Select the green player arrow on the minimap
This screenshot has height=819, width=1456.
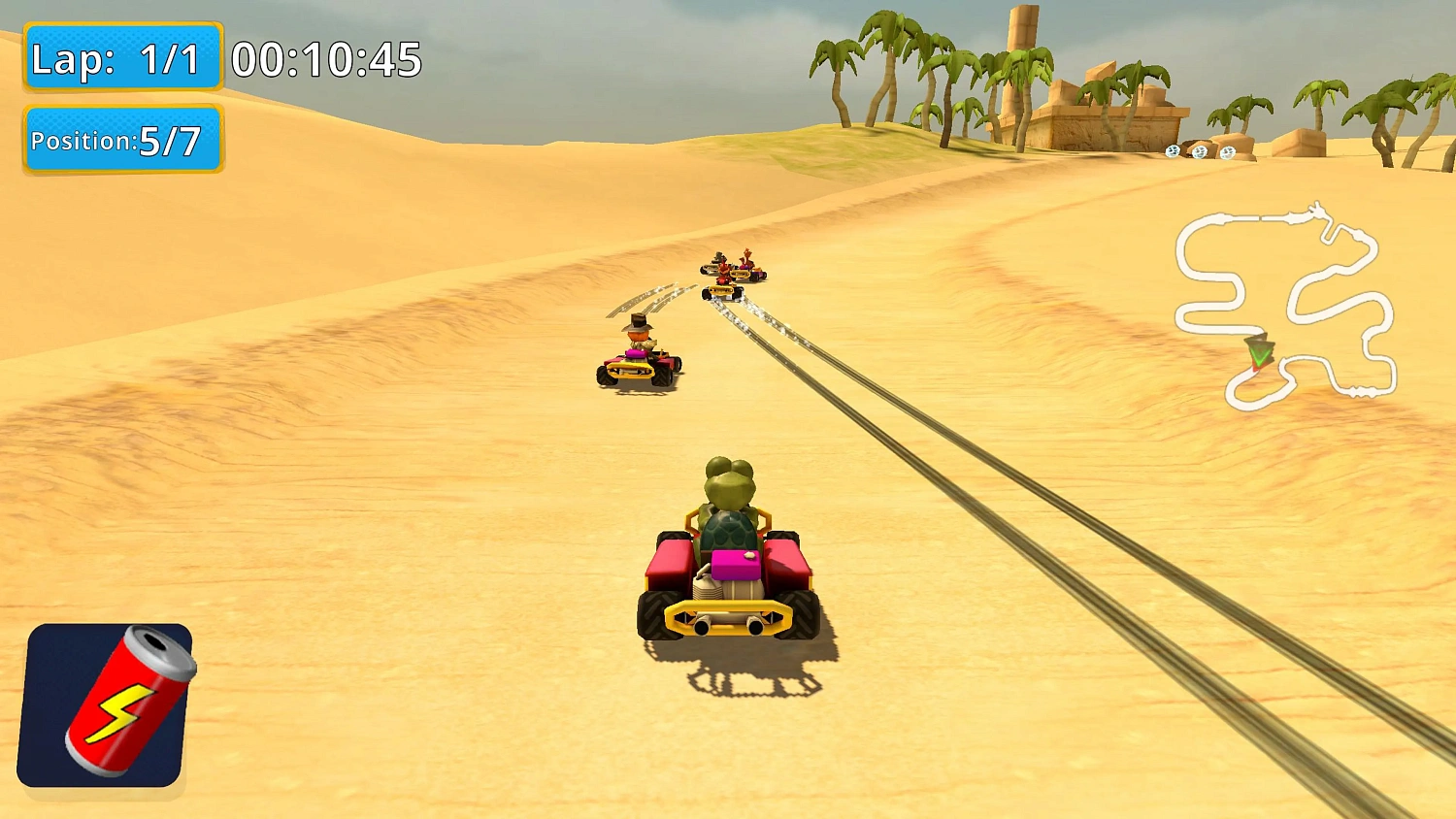[x=1259, y=351]
